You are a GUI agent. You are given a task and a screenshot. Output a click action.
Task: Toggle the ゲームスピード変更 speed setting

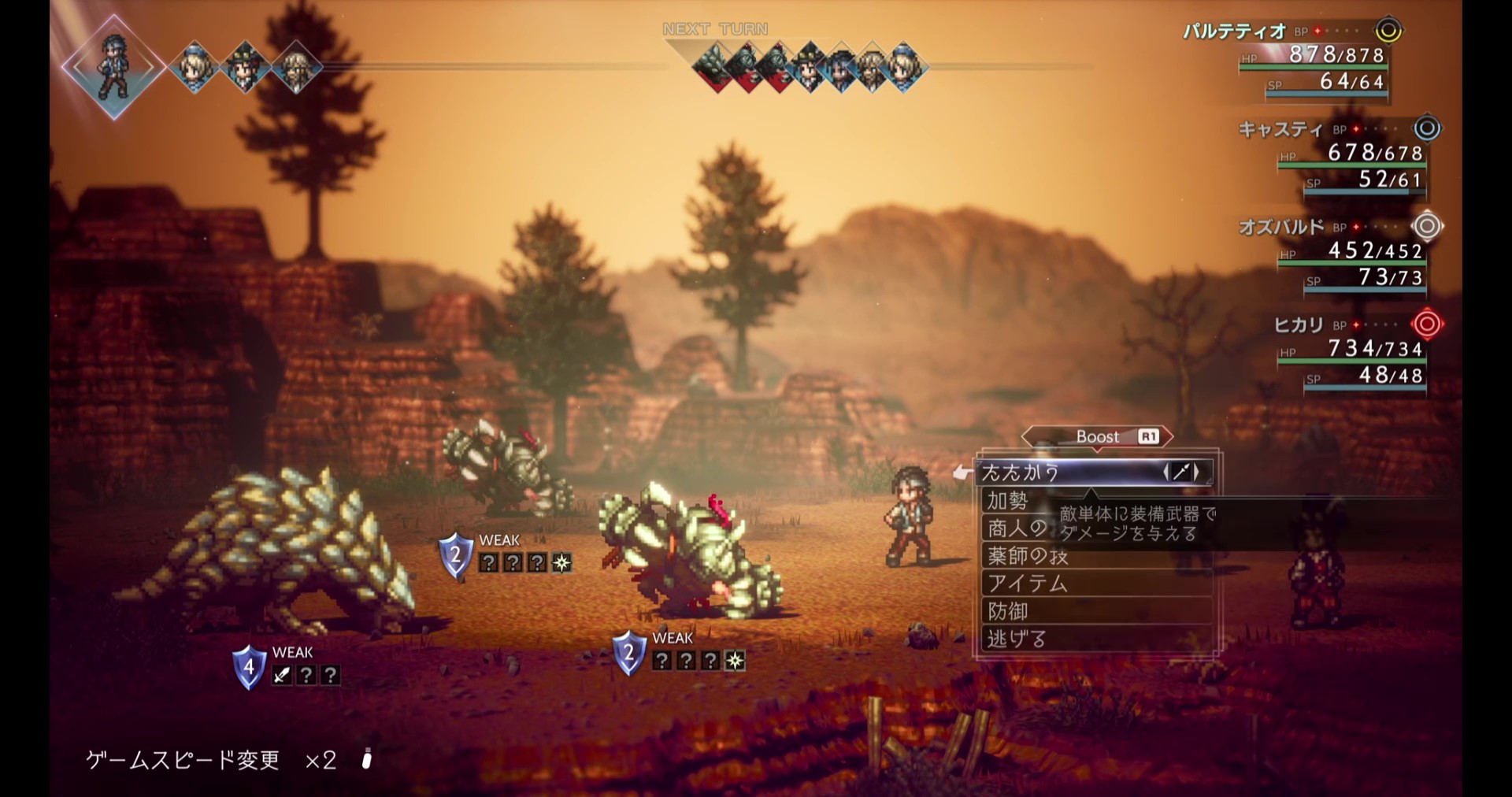click(211, 760)
